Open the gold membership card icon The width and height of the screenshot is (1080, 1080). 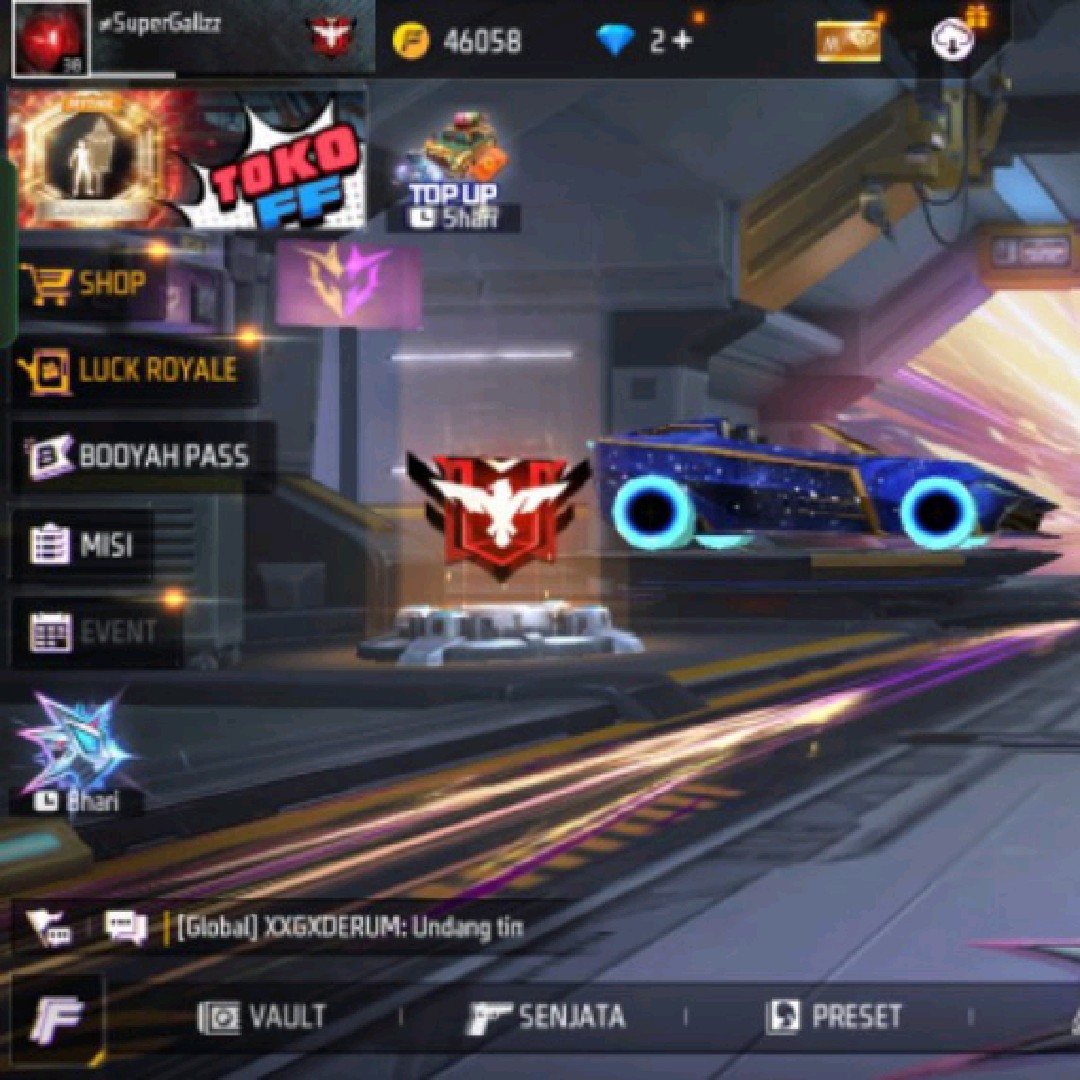coord(847,41)
